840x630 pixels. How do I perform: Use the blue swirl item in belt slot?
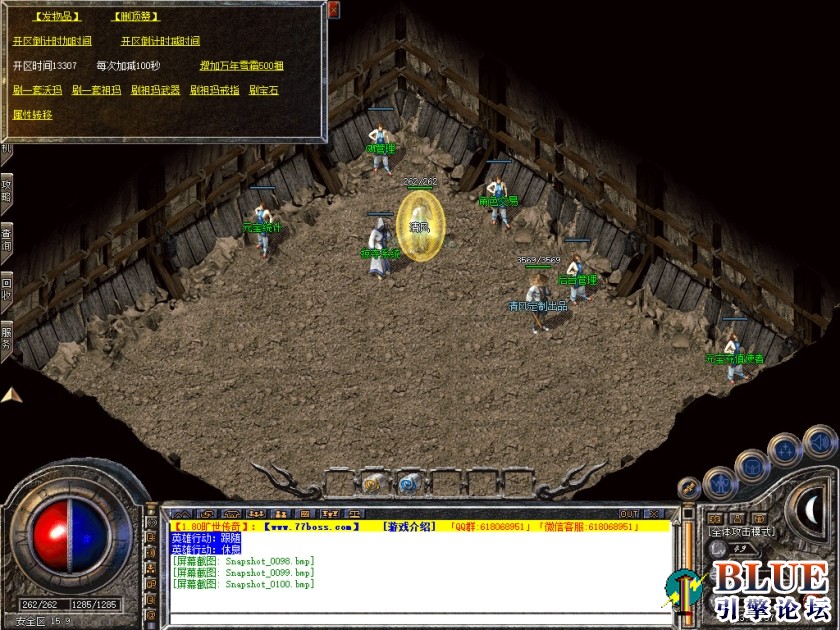pyautogui.click(x=408, y=484)
